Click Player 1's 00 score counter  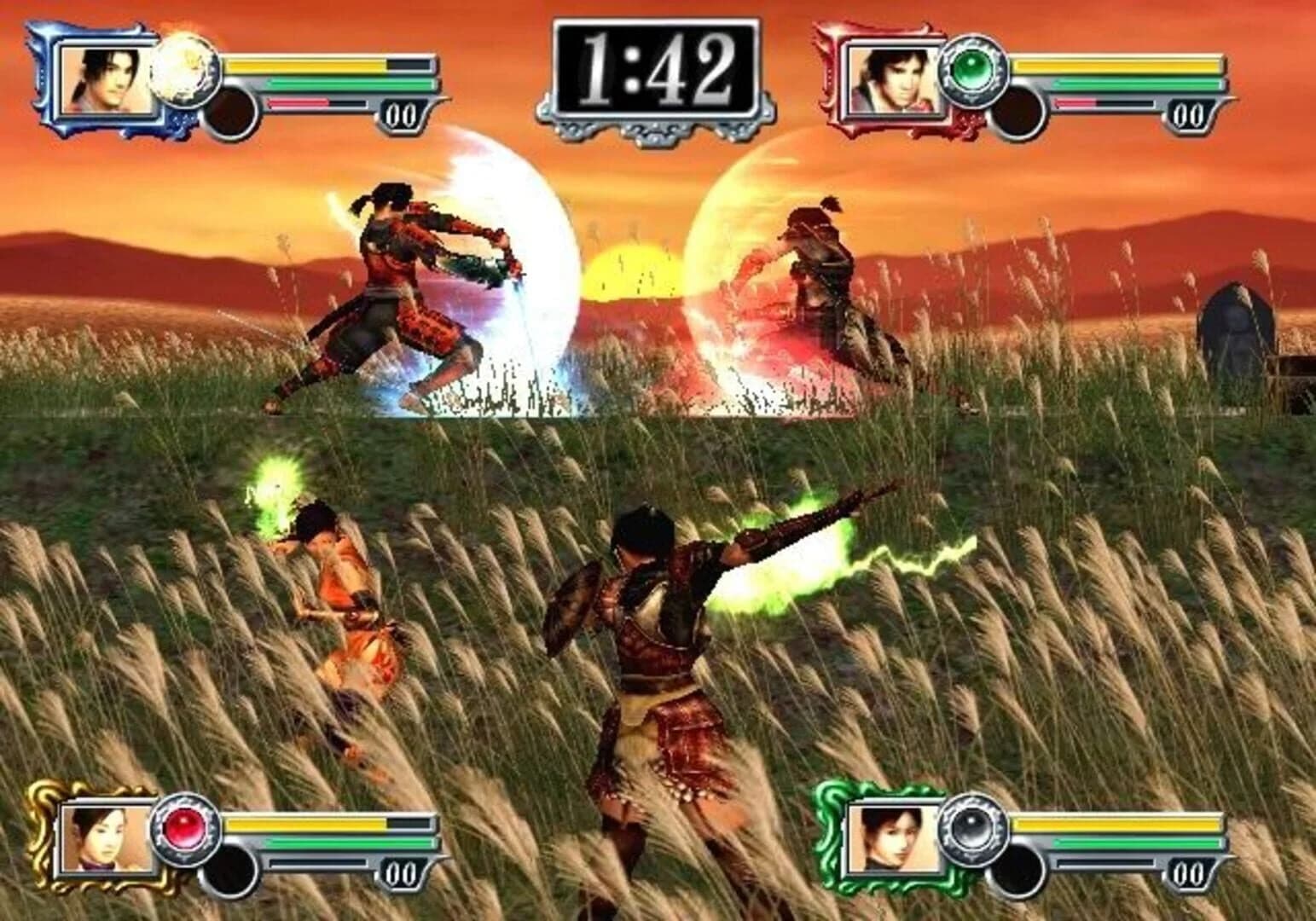tap(401, 111)
